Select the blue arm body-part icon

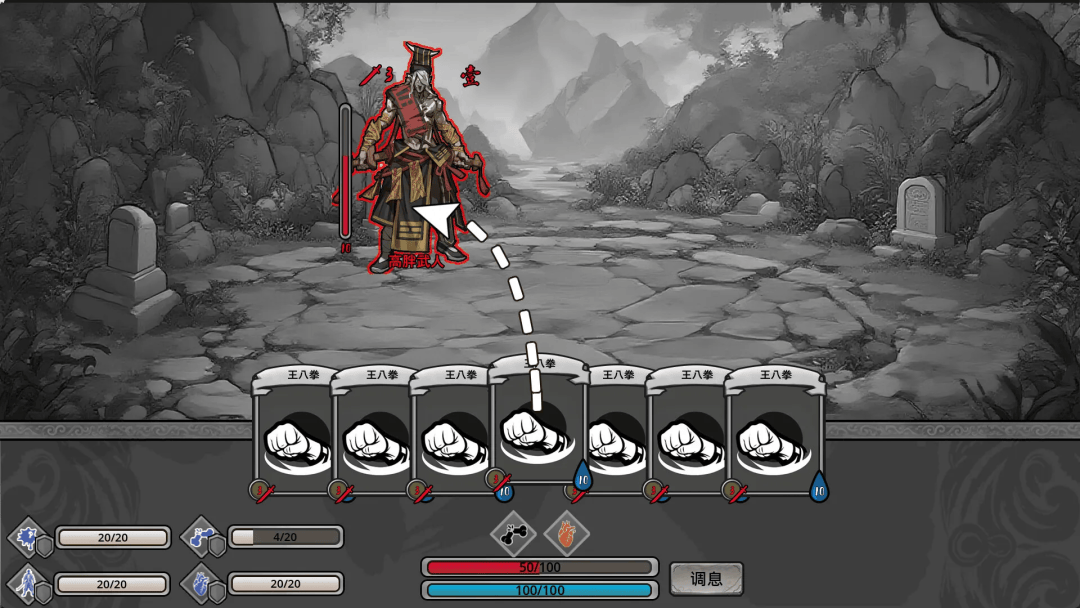coord(197,537)
